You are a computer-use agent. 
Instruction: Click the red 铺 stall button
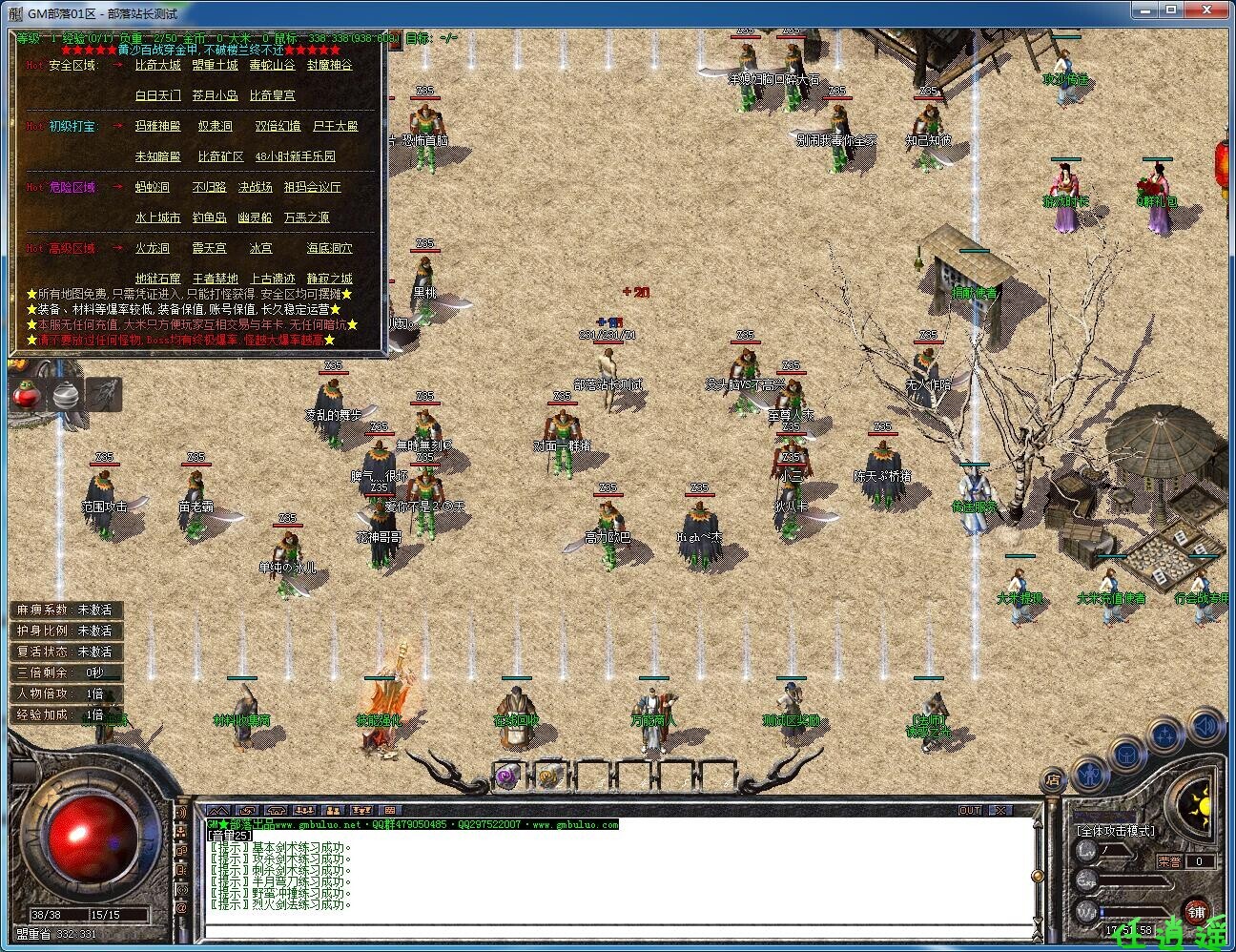pyautogui.click(x=1198, y=910)
